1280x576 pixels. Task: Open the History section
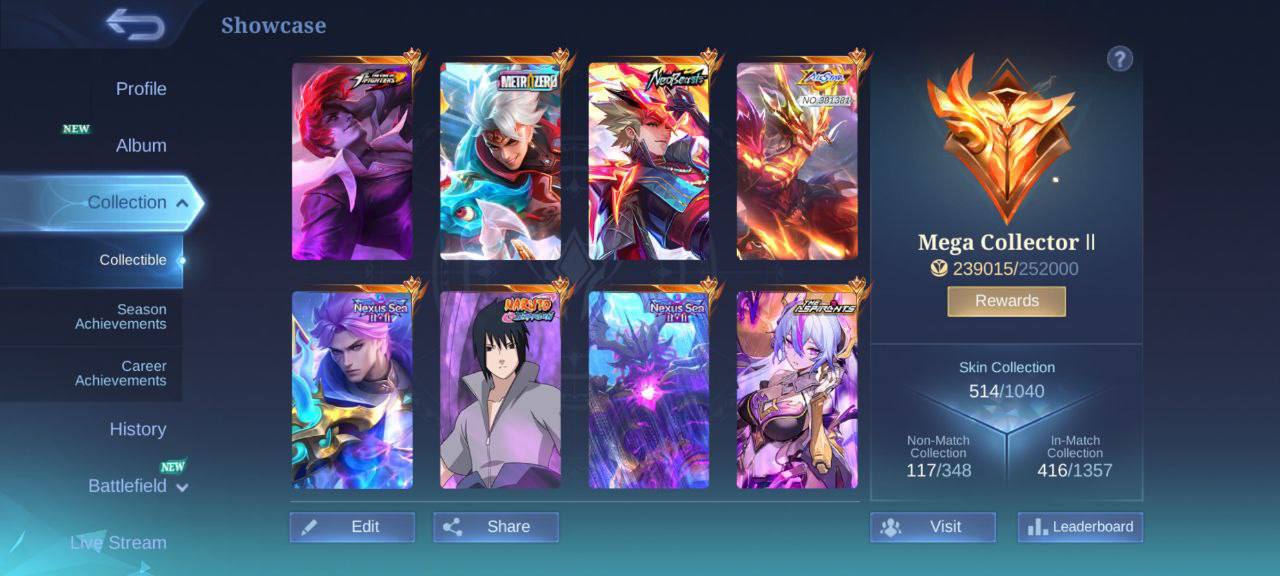click(x=138, y=430)
